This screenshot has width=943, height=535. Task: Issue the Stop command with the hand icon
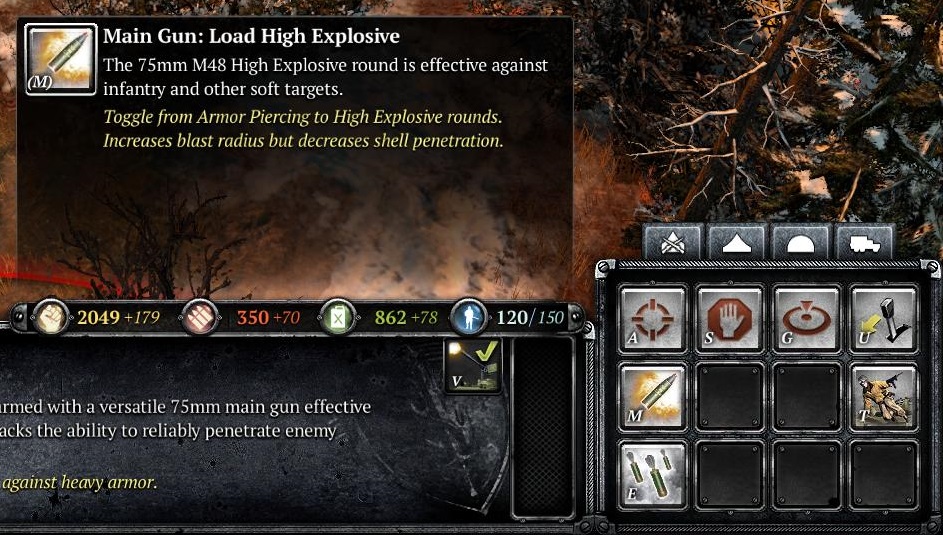730,319
